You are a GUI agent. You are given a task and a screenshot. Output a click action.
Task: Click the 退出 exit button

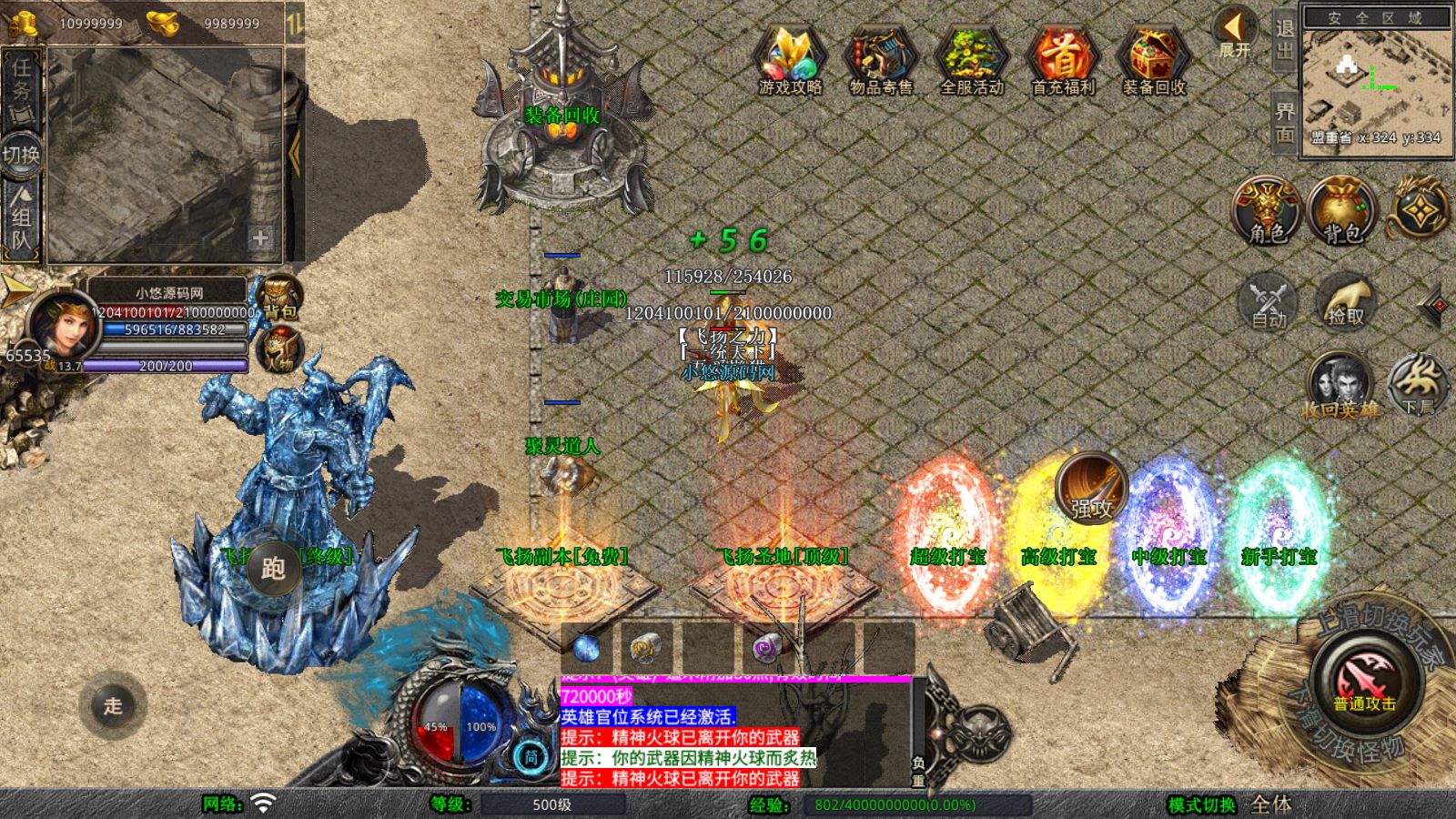1284,42
